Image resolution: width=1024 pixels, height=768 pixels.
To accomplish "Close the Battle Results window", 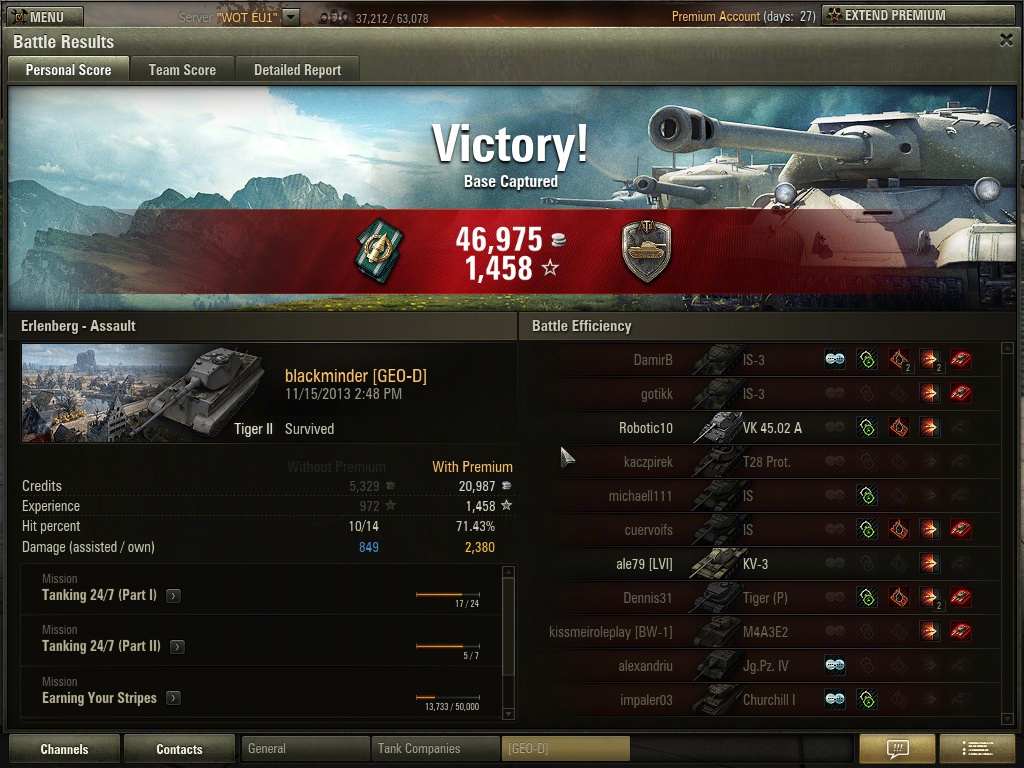I will [1006, 40].
